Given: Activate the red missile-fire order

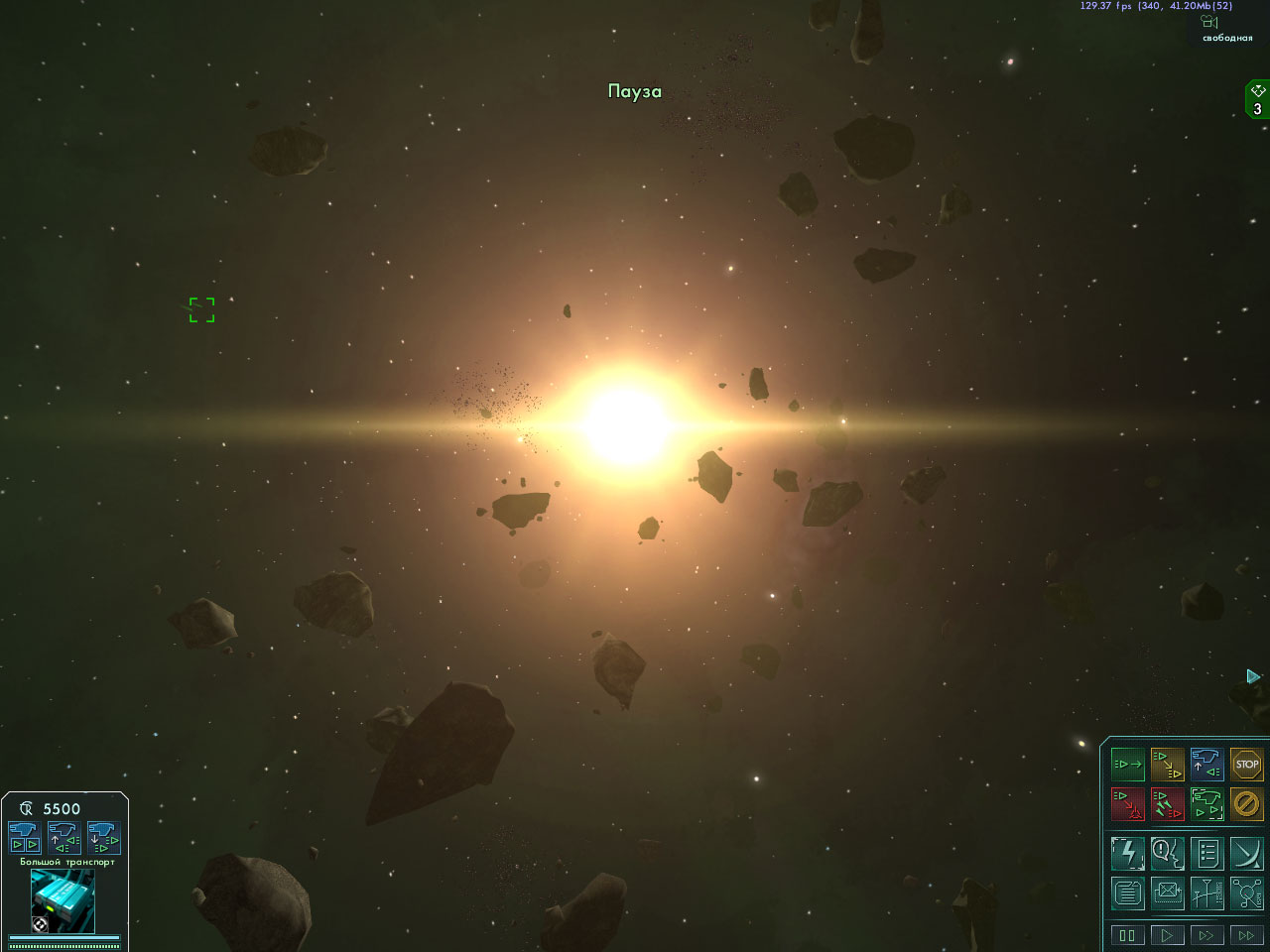Looking at the screenshot, I should point(1167,803).
